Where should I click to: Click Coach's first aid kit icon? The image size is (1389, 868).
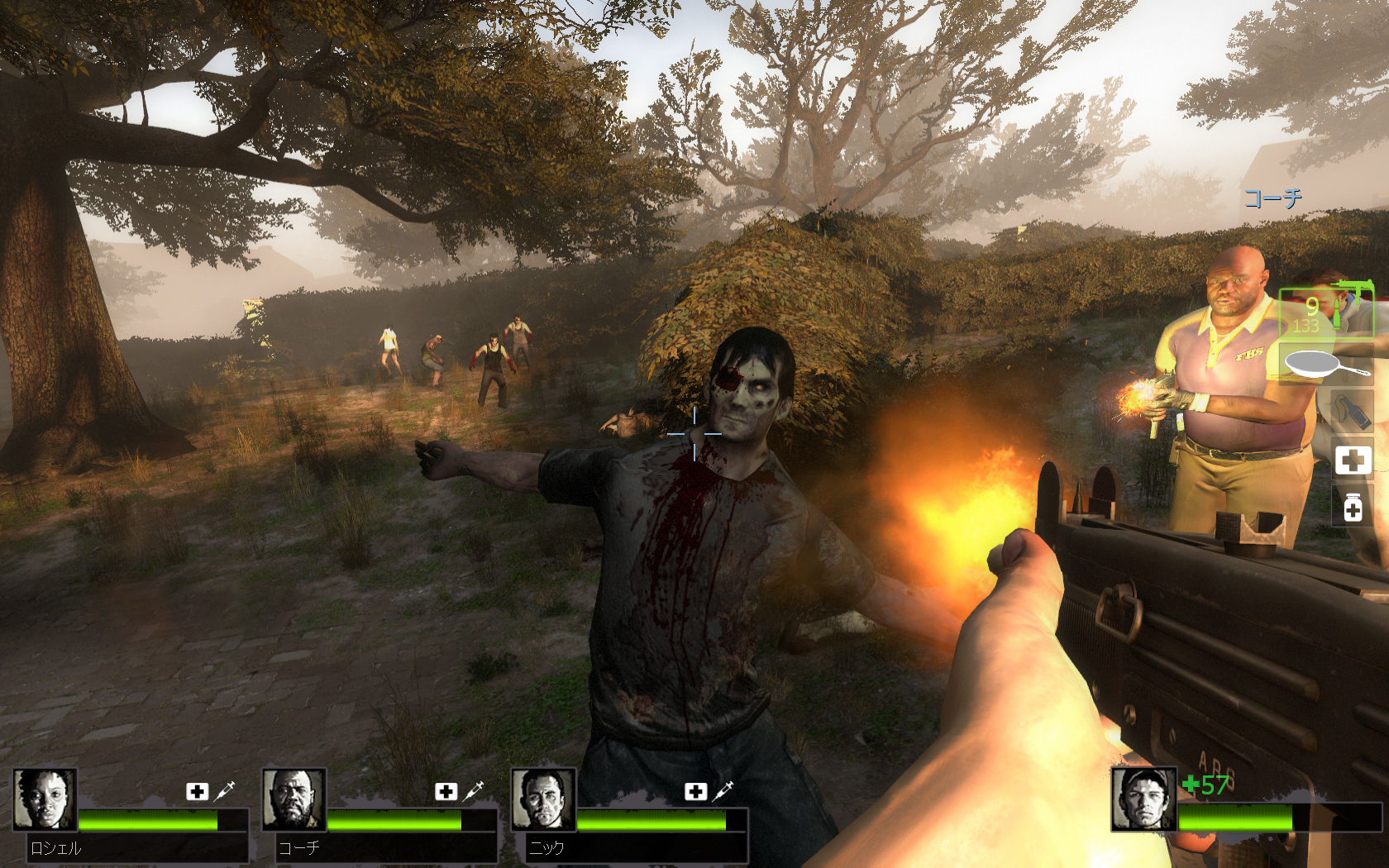point(446,791)
